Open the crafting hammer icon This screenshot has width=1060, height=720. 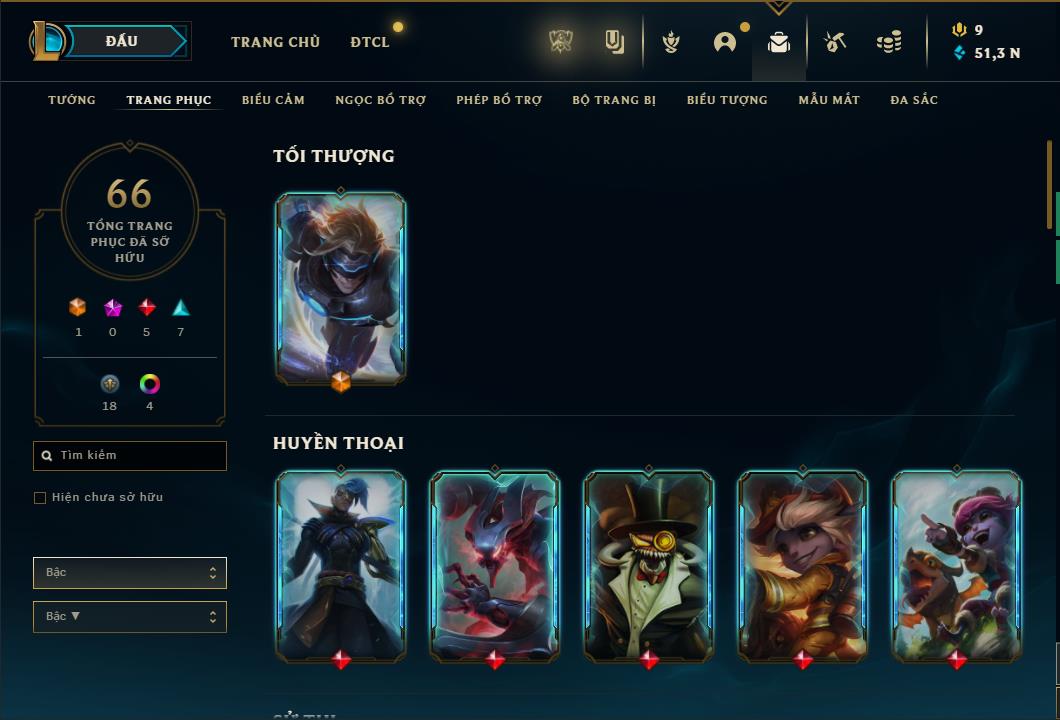coord(835,42)
